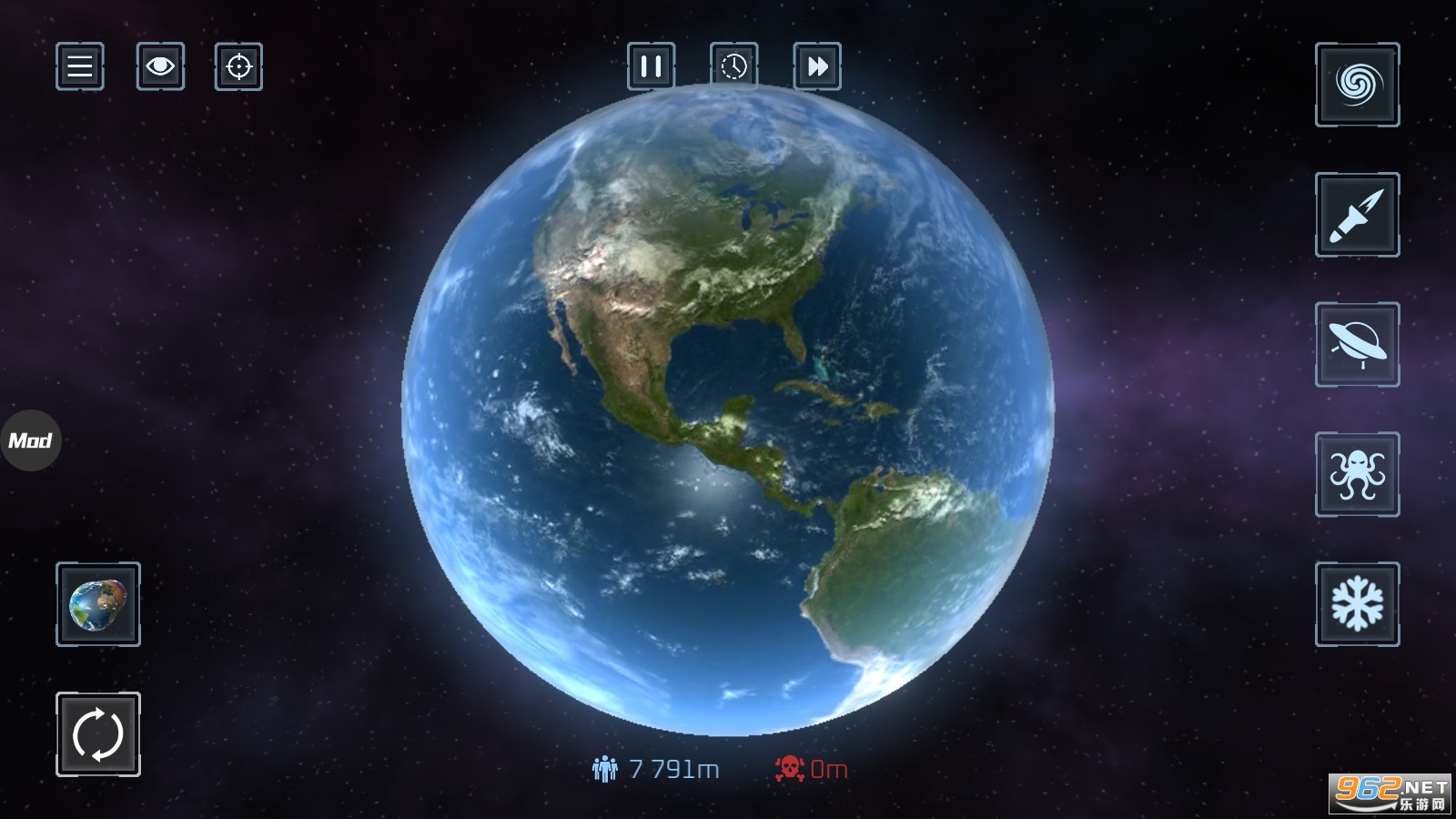This screenshot has height=819, width=1456.
Task: Pause the simulation
Action: tap(651, 66)
